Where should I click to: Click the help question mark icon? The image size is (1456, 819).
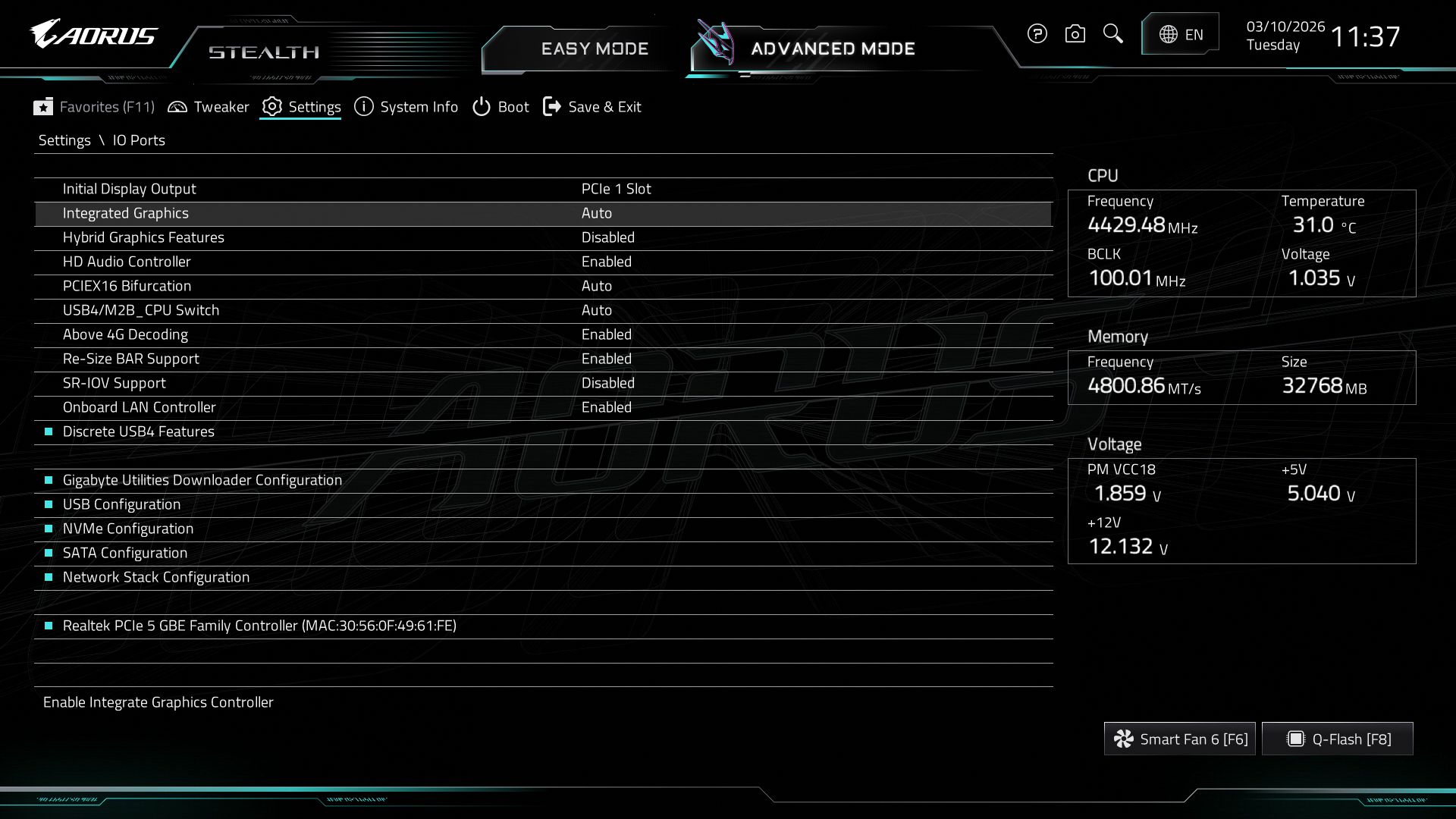click(x=1037, y=33)
